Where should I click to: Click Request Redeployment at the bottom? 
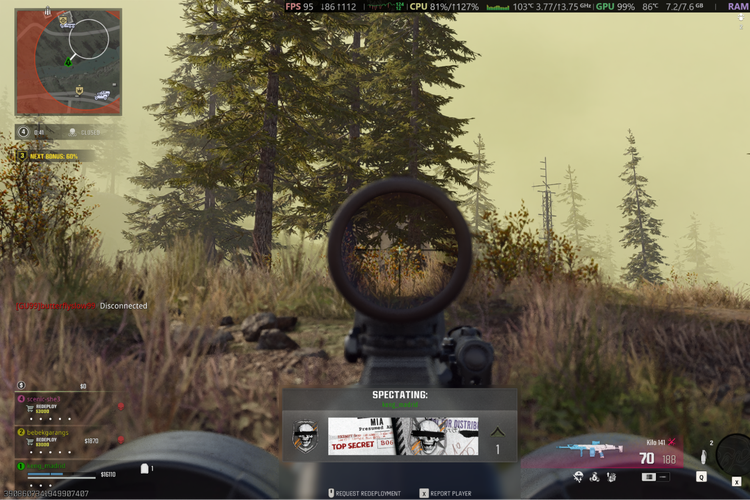(368, 493)
